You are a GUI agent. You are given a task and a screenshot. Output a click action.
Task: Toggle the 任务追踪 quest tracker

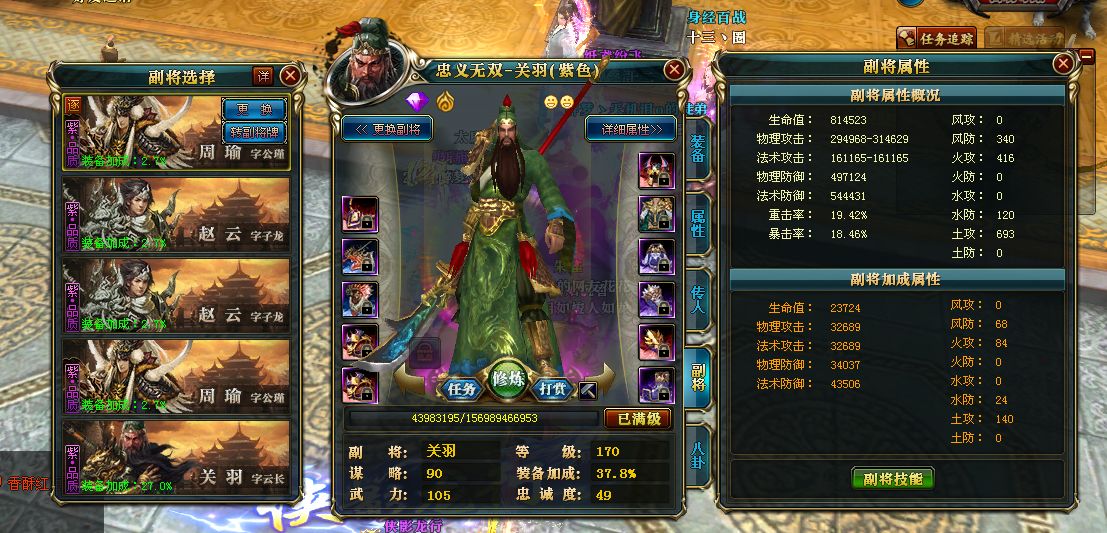(x=937, y=38)
